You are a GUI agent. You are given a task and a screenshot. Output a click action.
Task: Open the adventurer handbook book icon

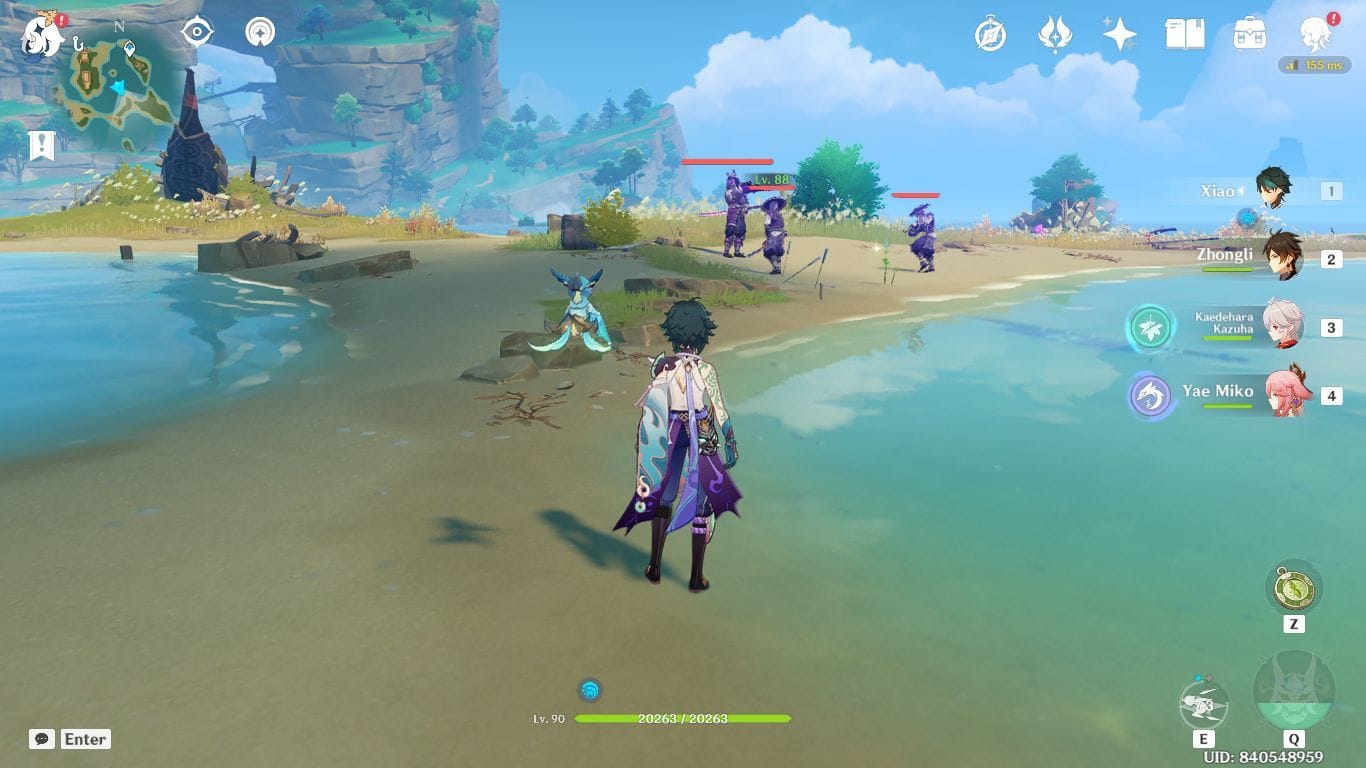[1184, 35]
